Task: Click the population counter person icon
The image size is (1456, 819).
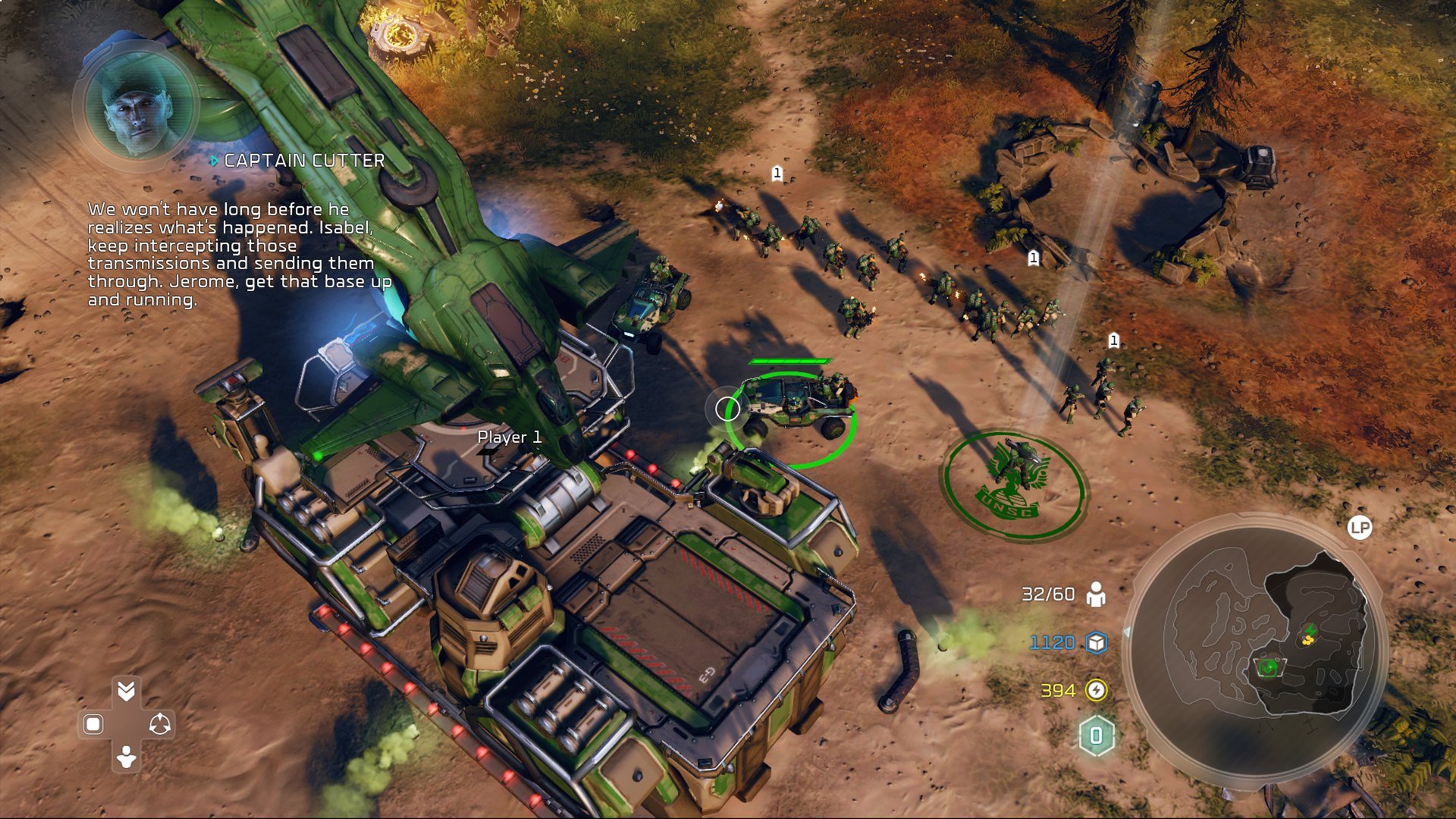Action: pos(1095,595)
